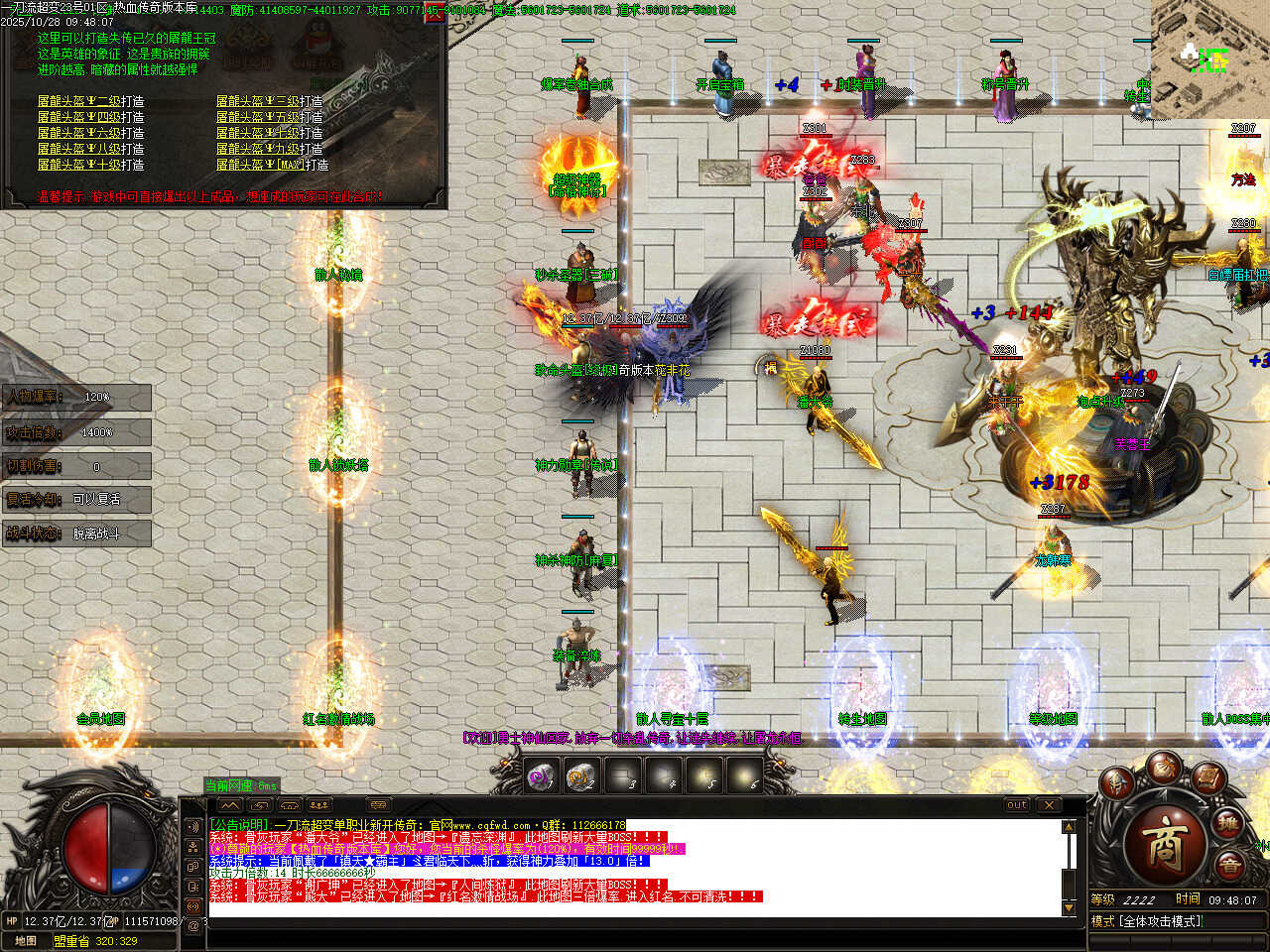Choose 屠龍头盔 二级打造 forging option

coord(91,101)
